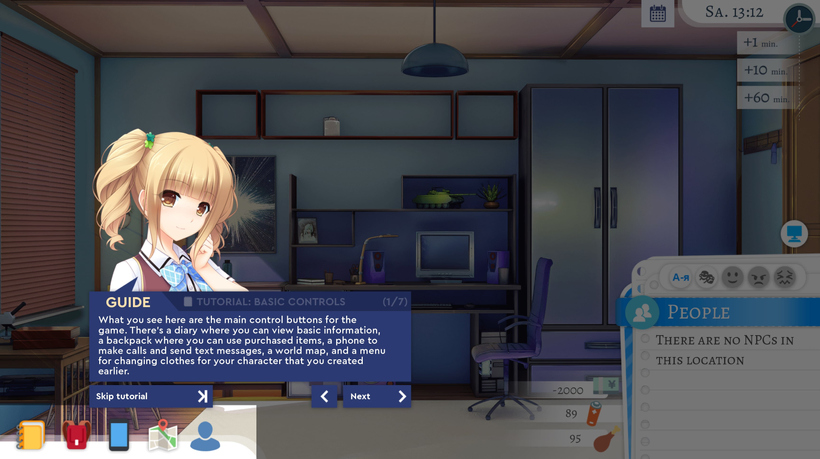Skip the tutorial

(151, 397)
